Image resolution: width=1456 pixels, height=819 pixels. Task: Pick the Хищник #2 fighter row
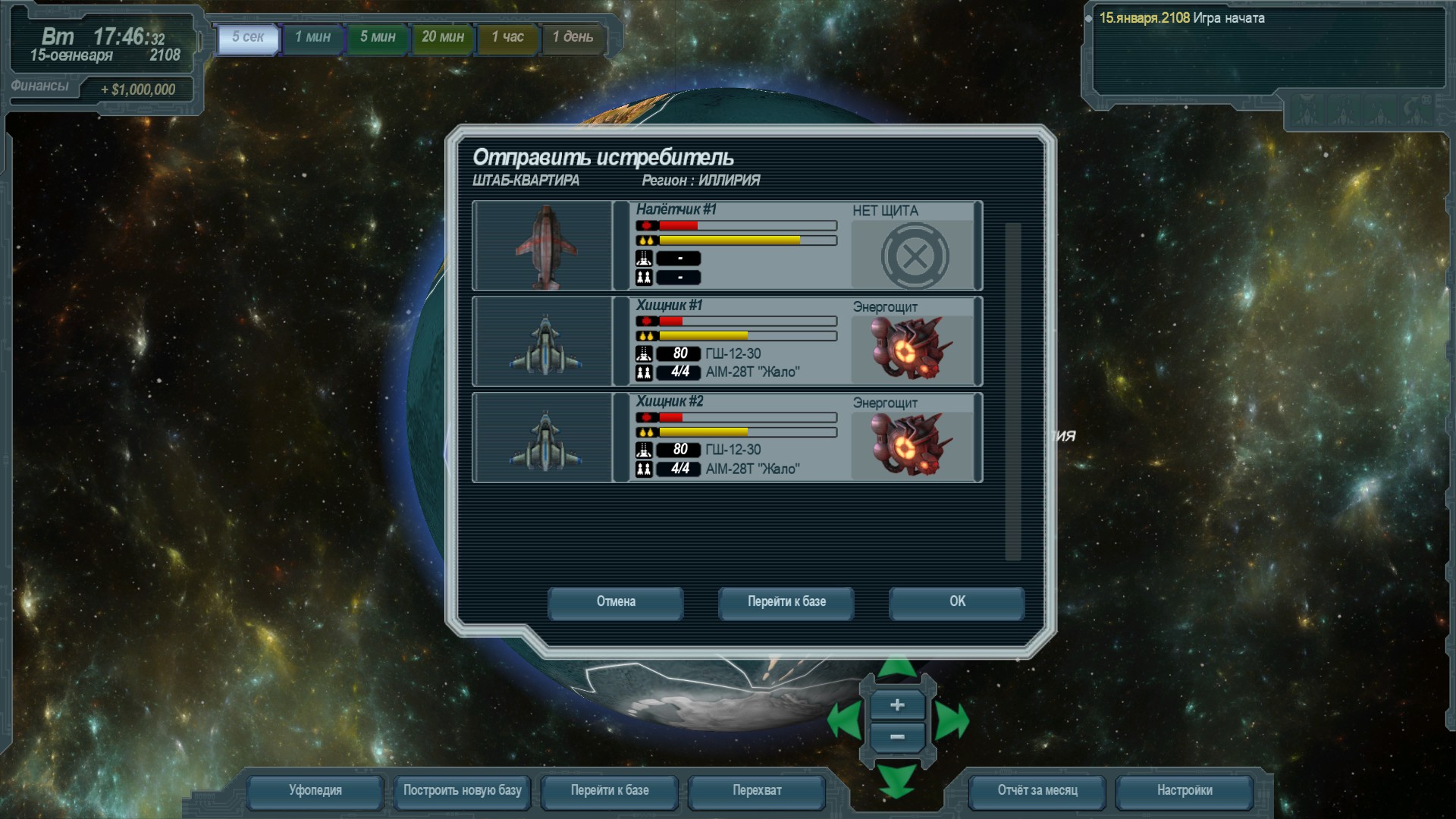coord(726,438)
